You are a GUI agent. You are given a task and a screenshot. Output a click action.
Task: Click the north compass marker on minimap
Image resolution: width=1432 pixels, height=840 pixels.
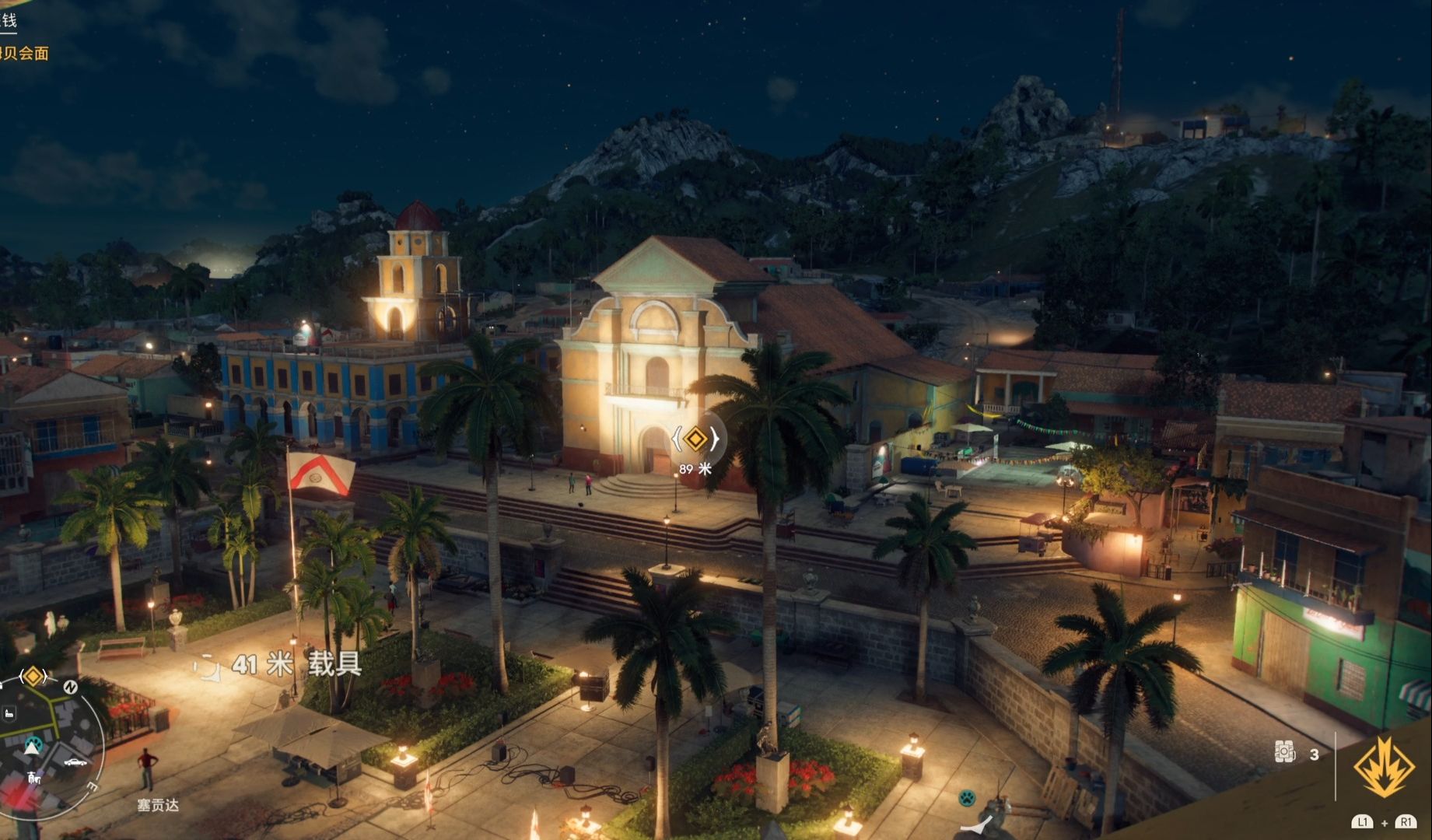click(70, 687)
